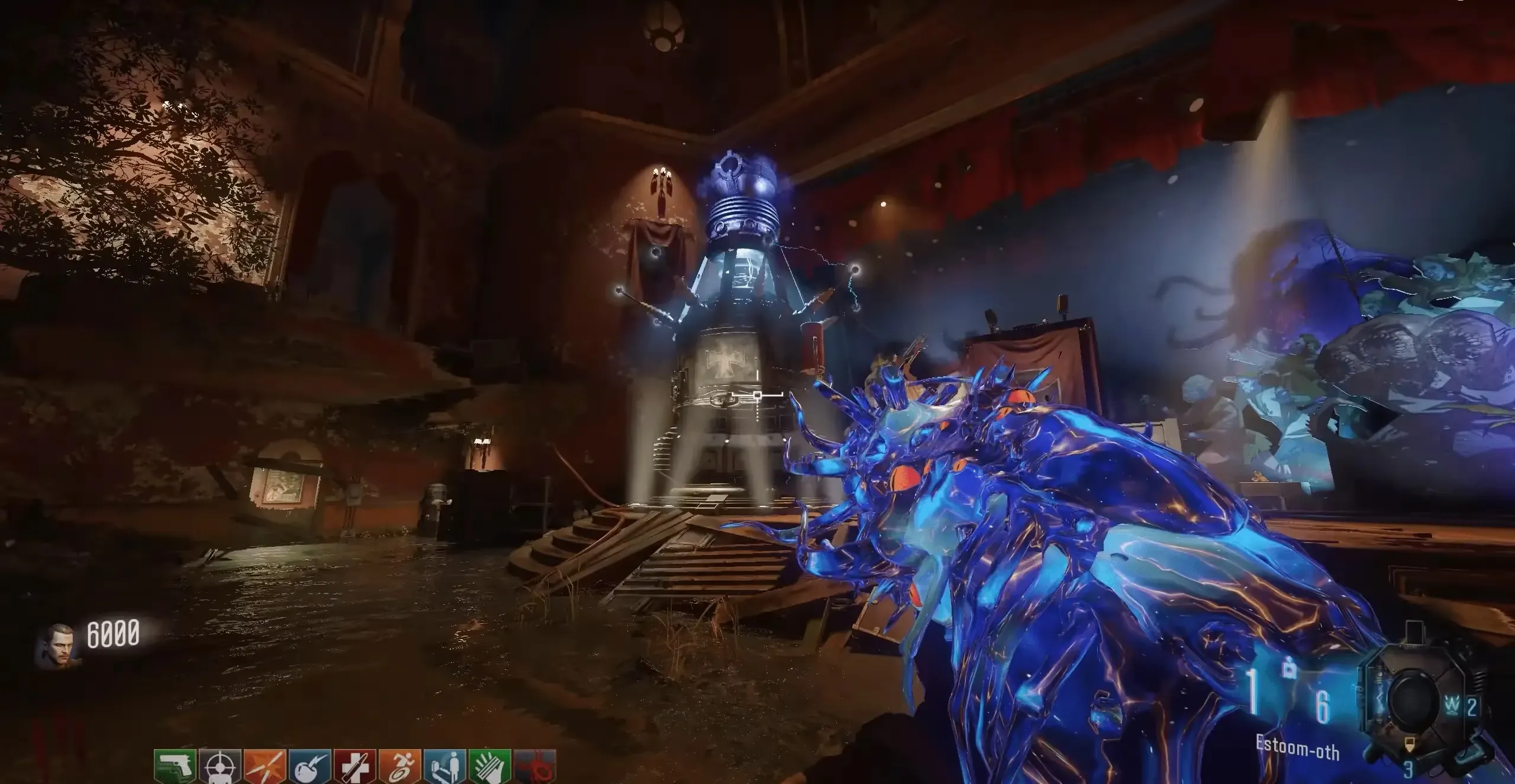Viewport: 1515px width, 784px height.
Task: Click the Double Tap bullets perk icon
Action: [265, 767]
